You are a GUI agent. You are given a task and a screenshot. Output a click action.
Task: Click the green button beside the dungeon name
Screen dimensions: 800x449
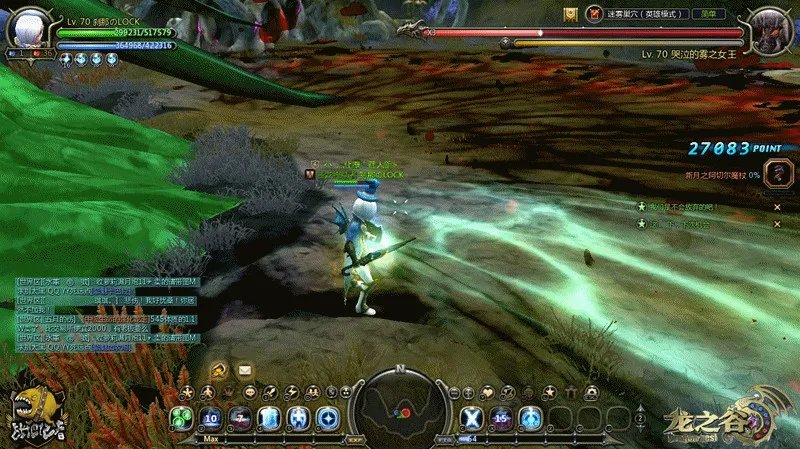711,14
